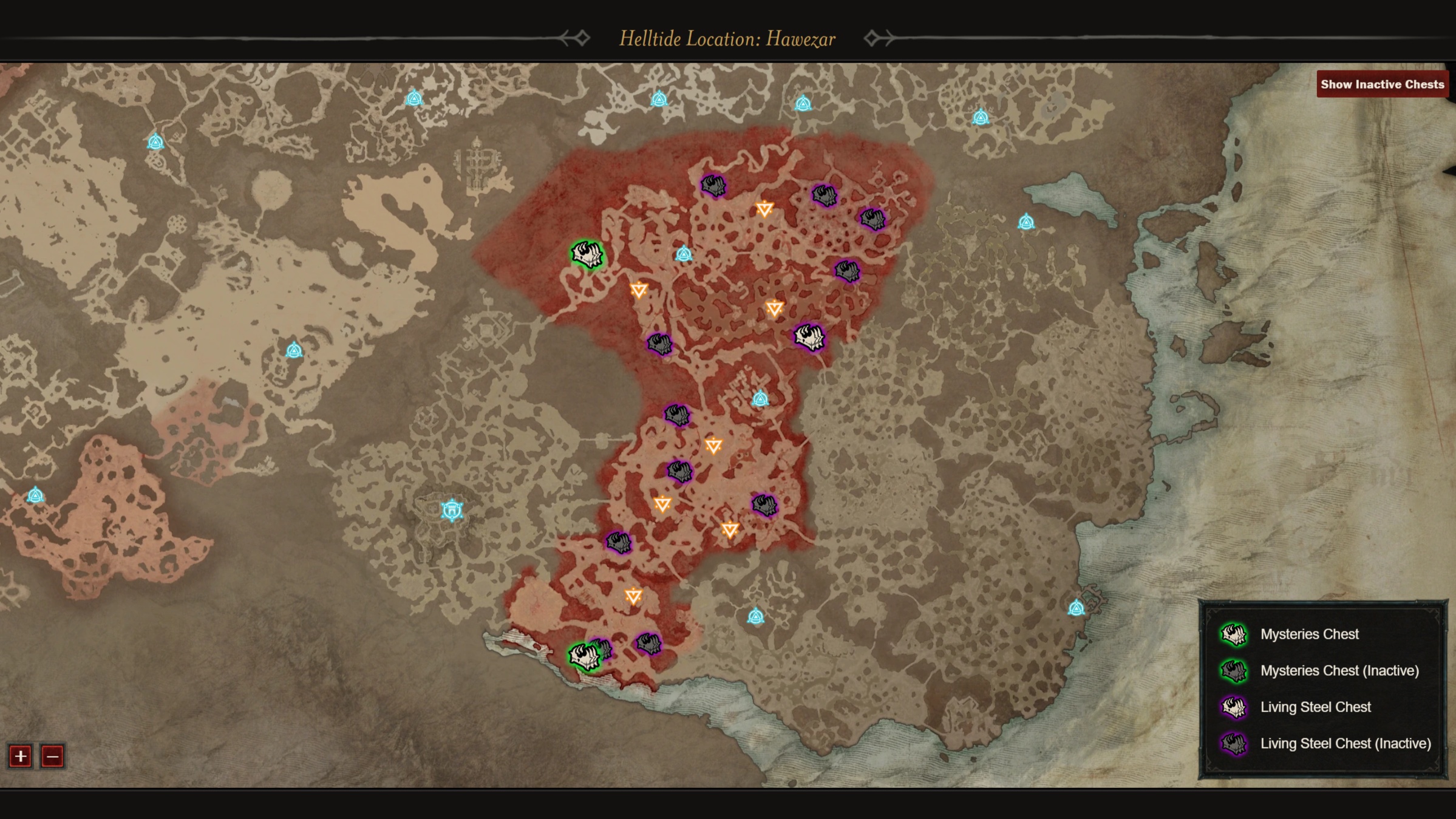Zoom out using the minus button
The height and width of the screenshot is (819, 1456).
click(52, 757)
